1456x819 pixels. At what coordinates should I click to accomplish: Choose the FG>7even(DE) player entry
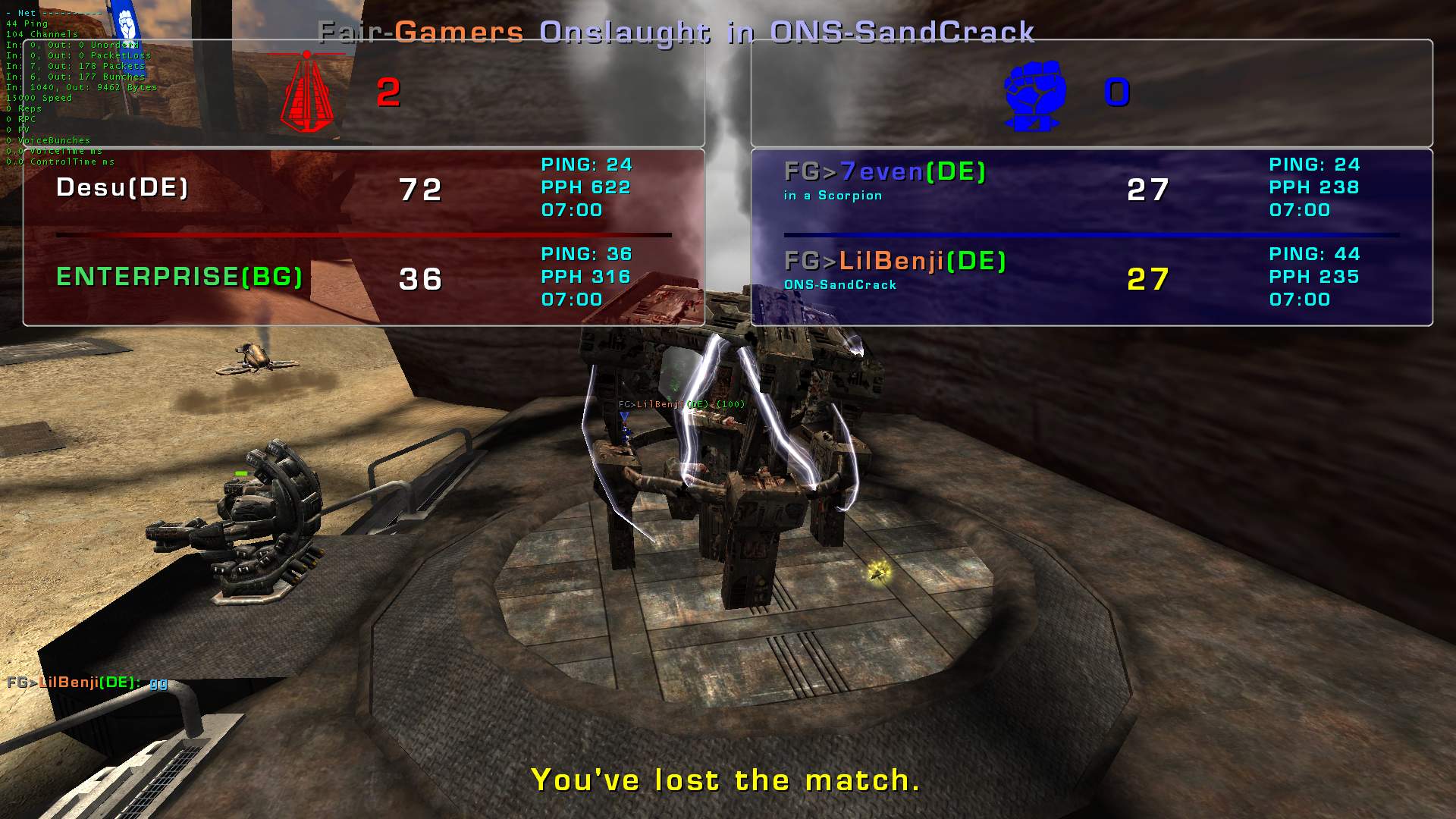pyautogui.click(x=884, y=173)
